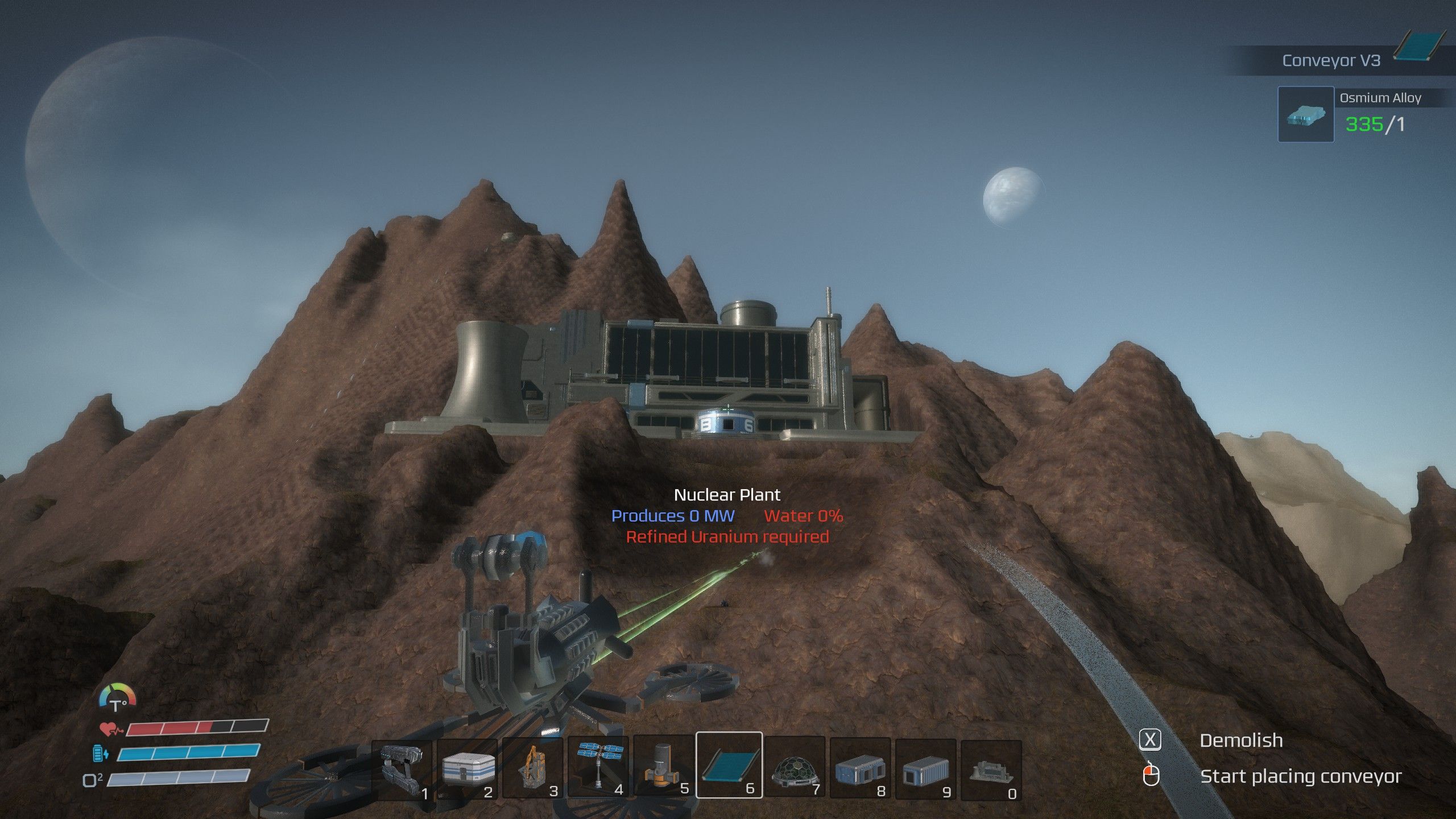This screenshot has height=819, width=1456.
Task: Select the cylindrical pump in slot 5
Action: (x=664, y=766)
